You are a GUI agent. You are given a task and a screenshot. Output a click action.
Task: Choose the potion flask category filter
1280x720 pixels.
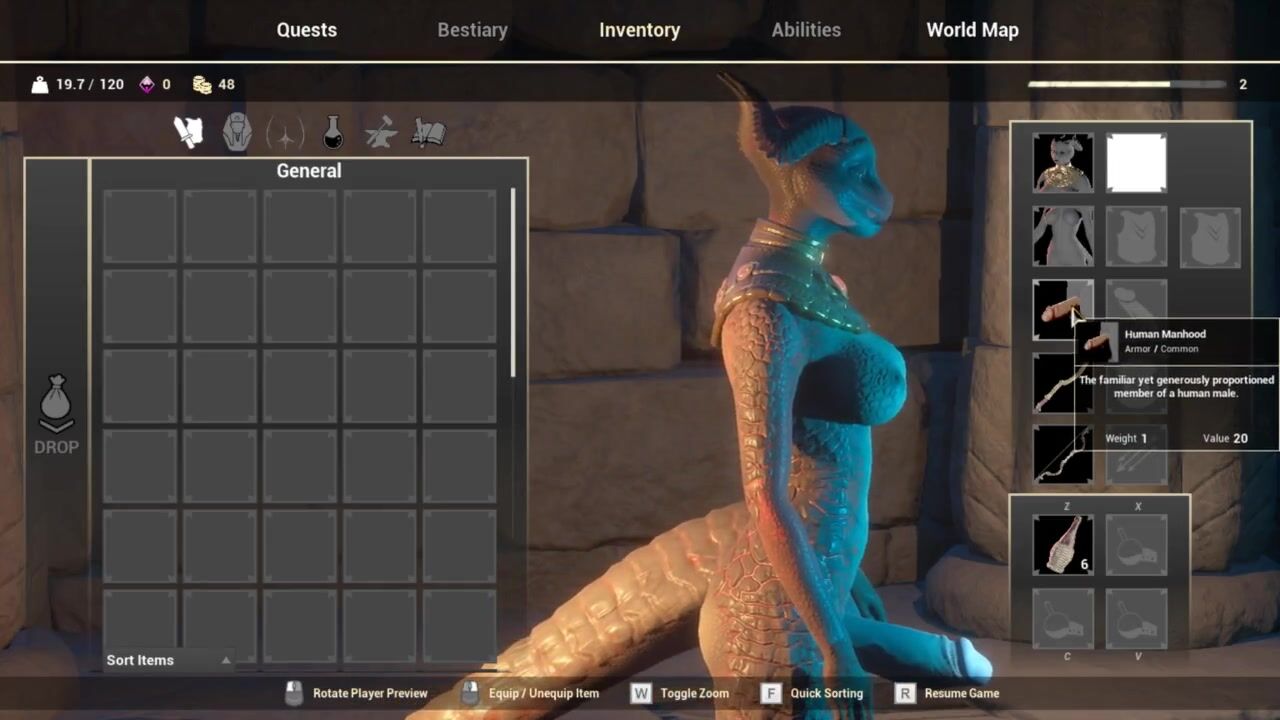333,132
